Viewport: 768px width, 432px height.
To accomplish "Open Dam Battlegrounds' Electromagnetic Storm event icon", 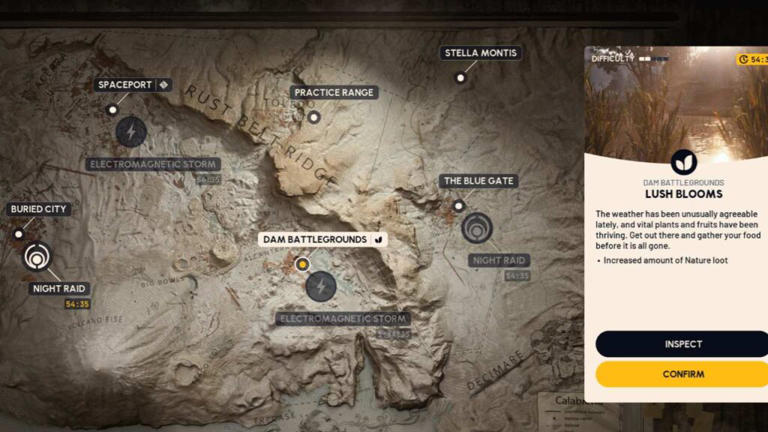I will tap(321, 286).
